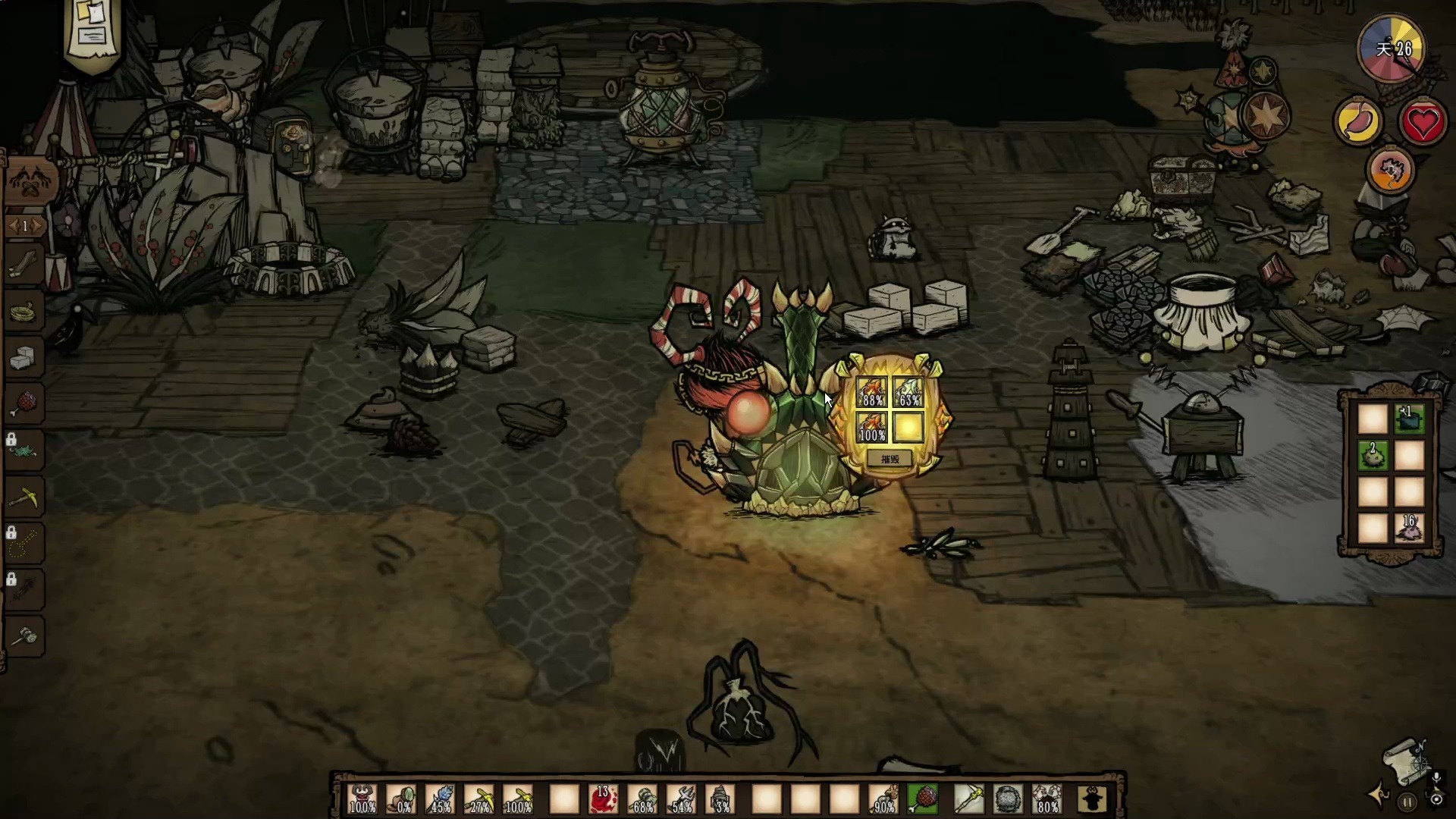Screen dimensions: 1456x819
Task: Pick the cut stone recipe
Action: pyautogui.click(x=24, y=356)
